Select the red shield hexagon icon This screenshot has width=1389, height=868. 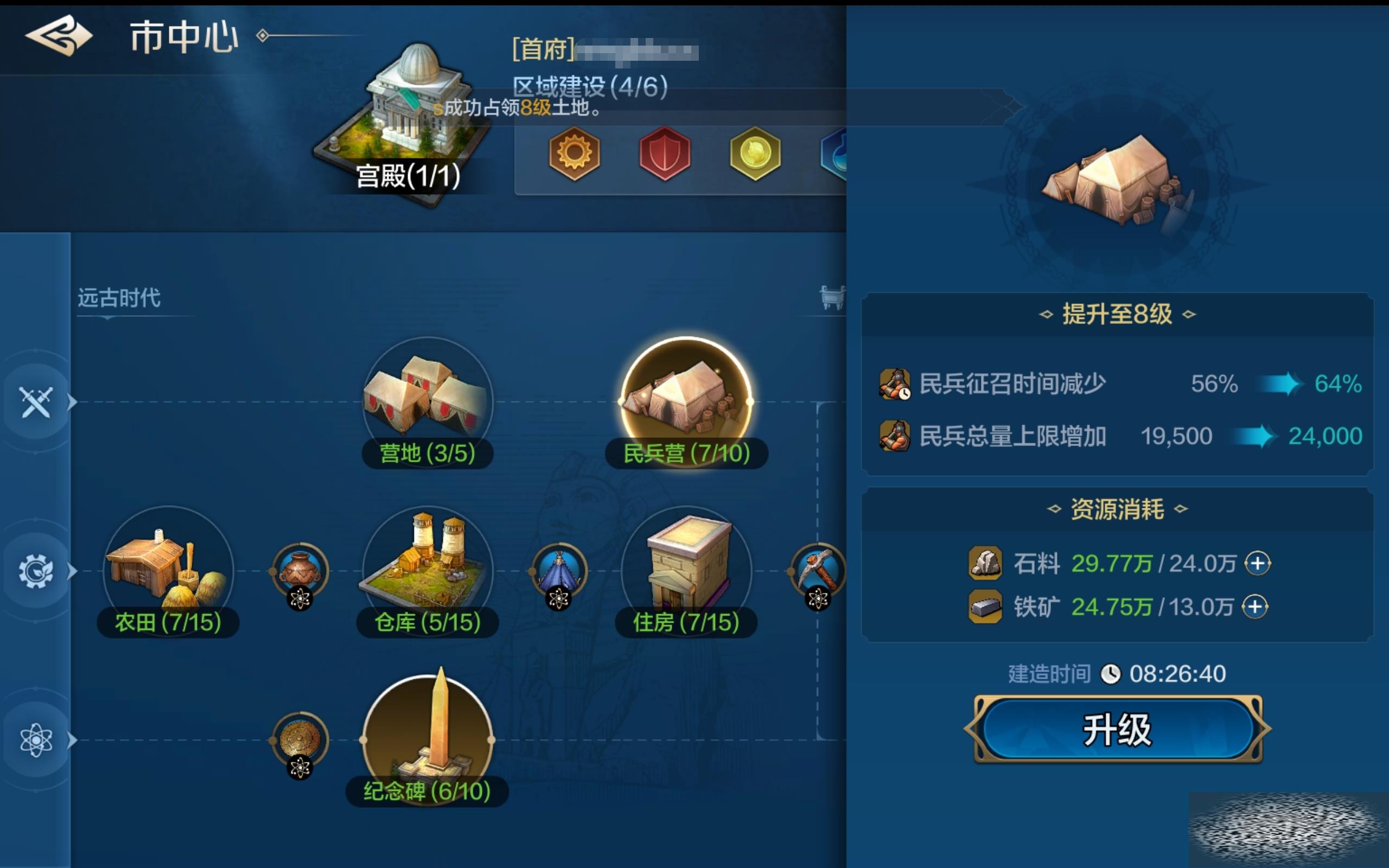[665, 154]
